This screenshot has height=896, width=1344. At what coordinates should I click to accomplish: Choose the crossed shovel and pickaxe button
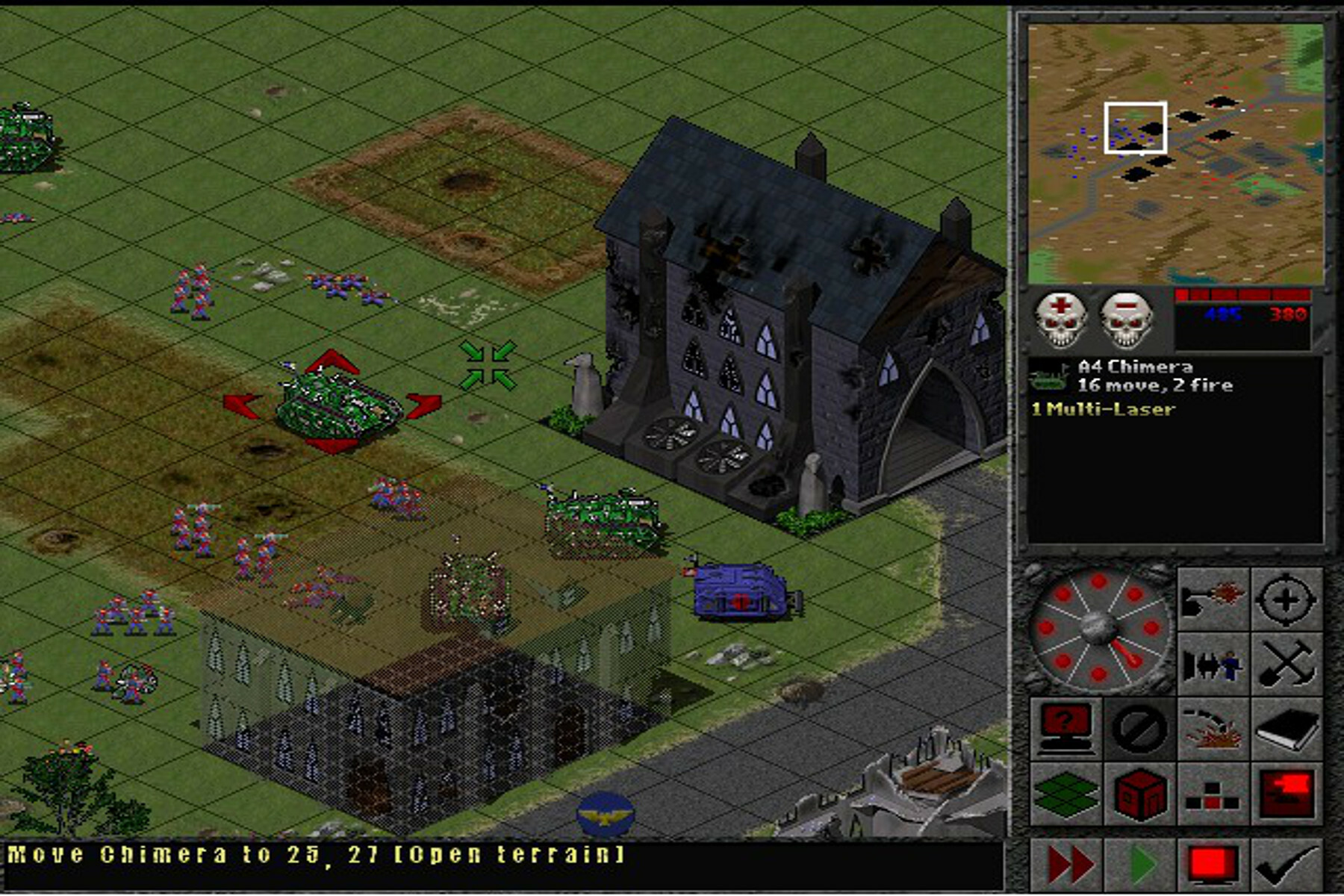pyautogui.click(x=1286, y=664)
